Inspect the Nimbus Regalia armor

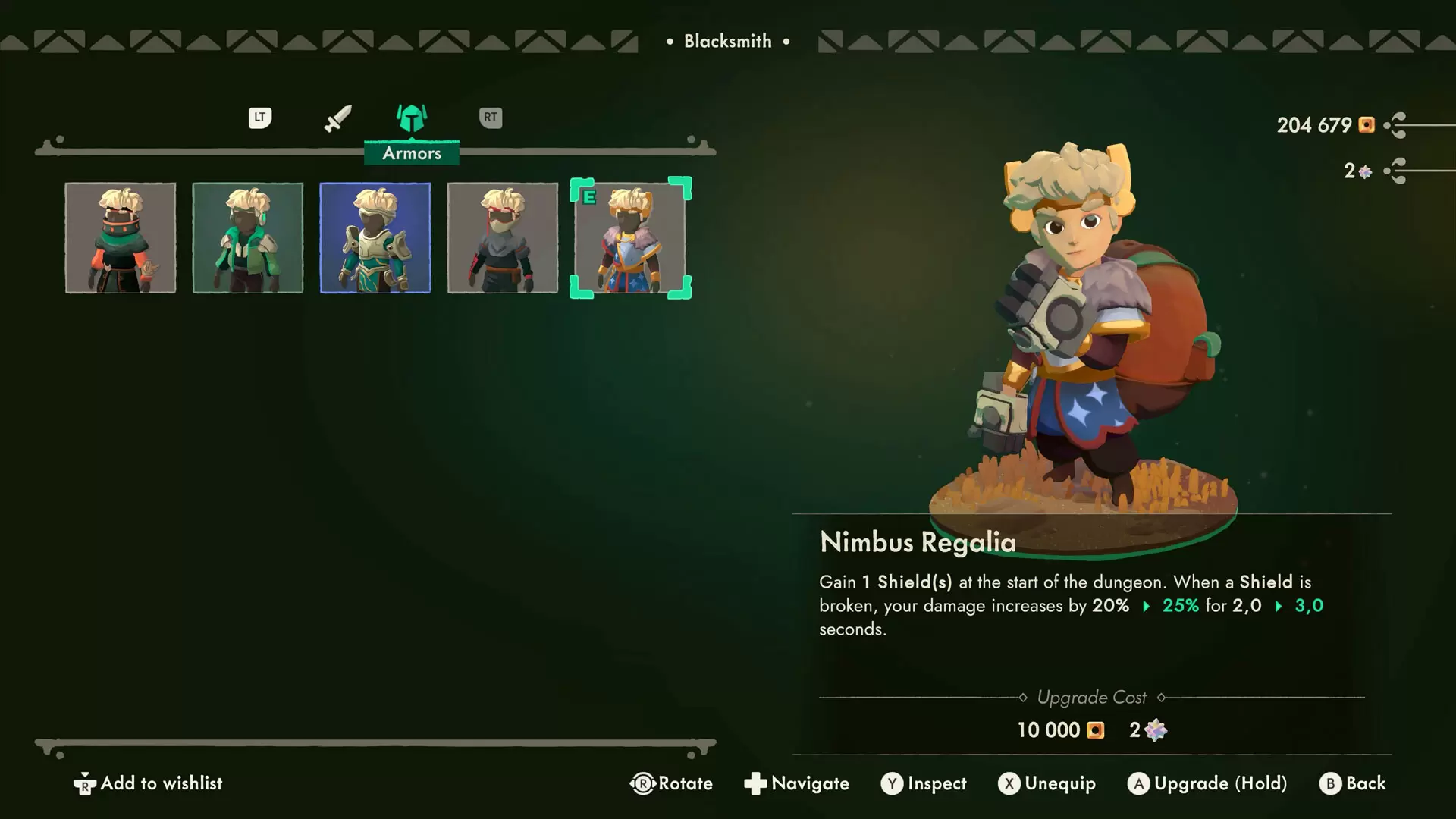tap(924, 783)
